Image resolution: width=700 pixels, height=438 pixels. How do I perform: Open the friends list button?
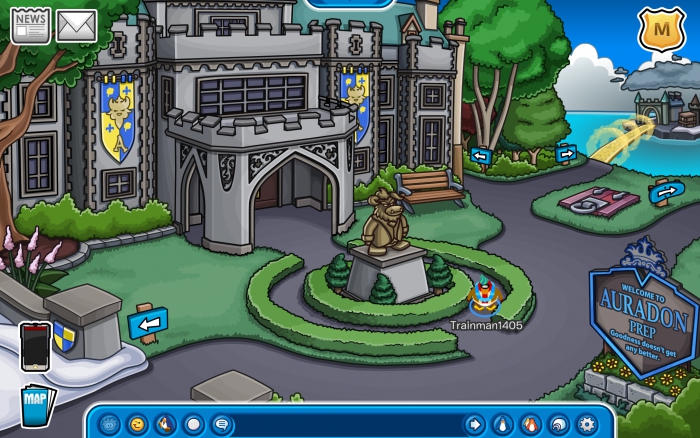click(531, 424)
